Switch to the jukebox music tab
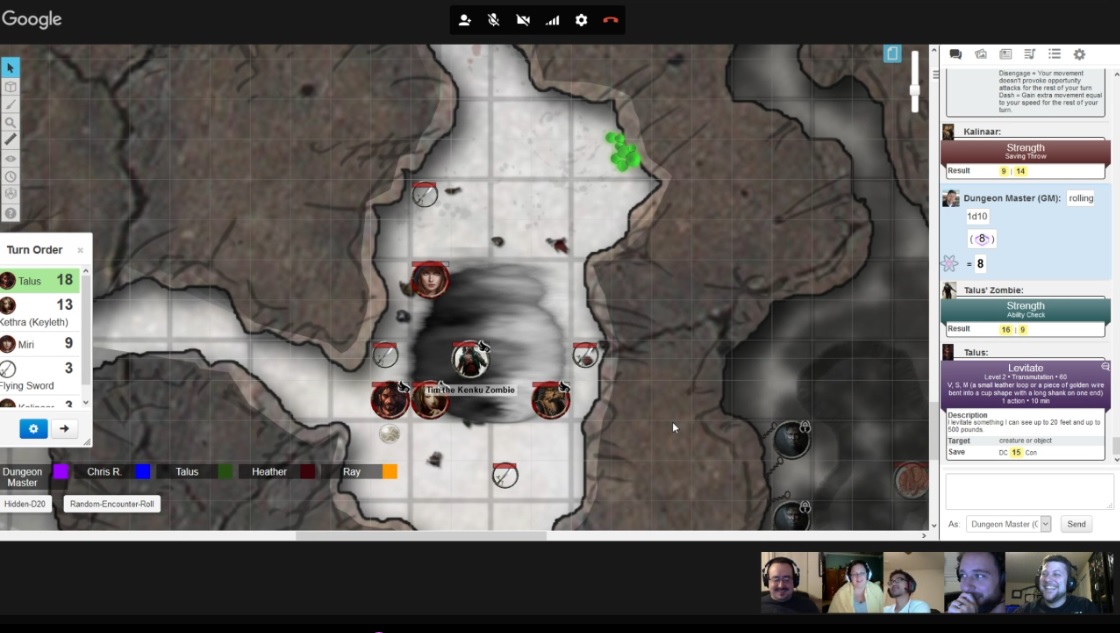The height and width of the screenshot is (633, 1120). [x=1030, y=55]
